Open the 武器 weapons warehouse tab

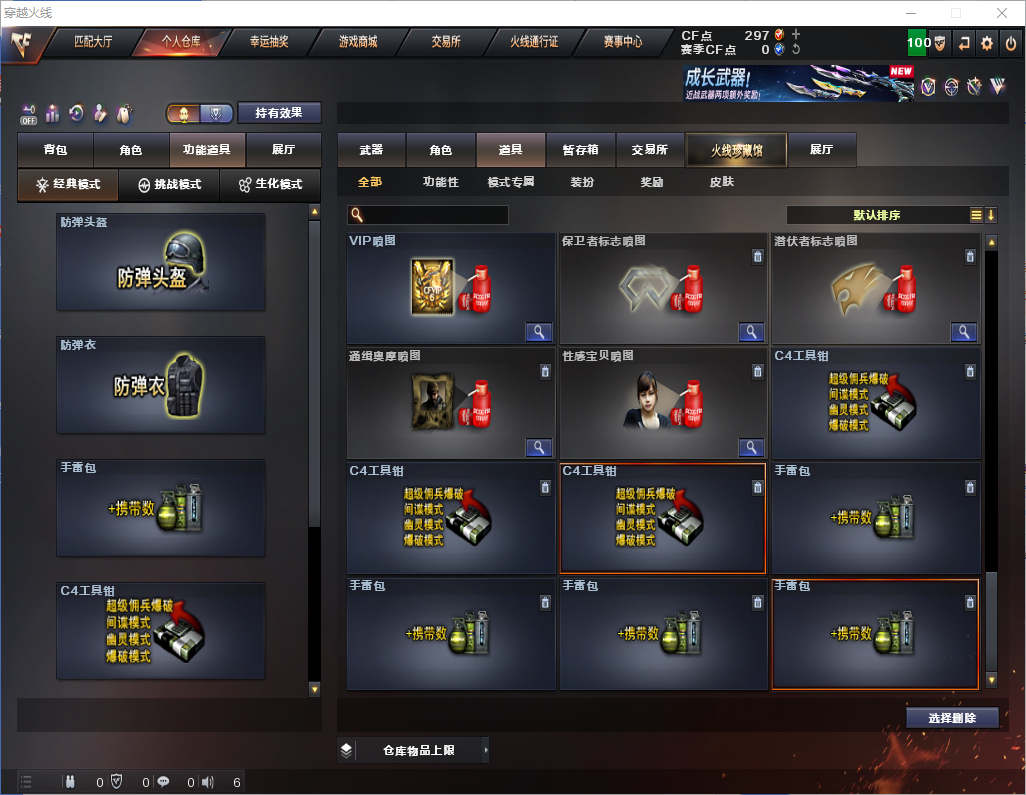(x=371, y=150)
